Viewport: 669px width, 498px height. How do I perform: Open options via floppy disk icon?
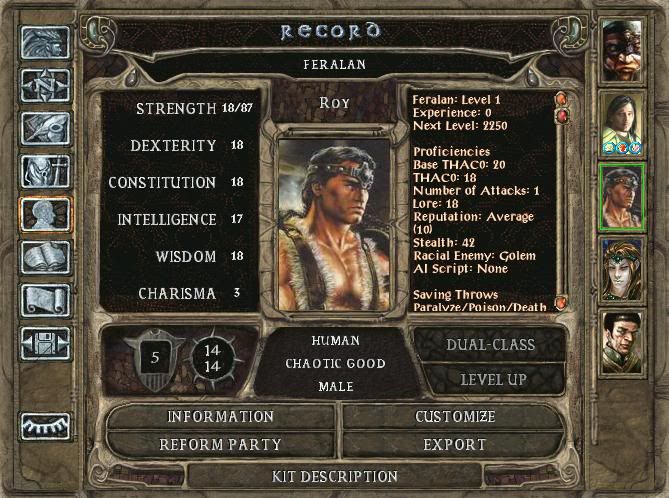click(x=46, y=343)
